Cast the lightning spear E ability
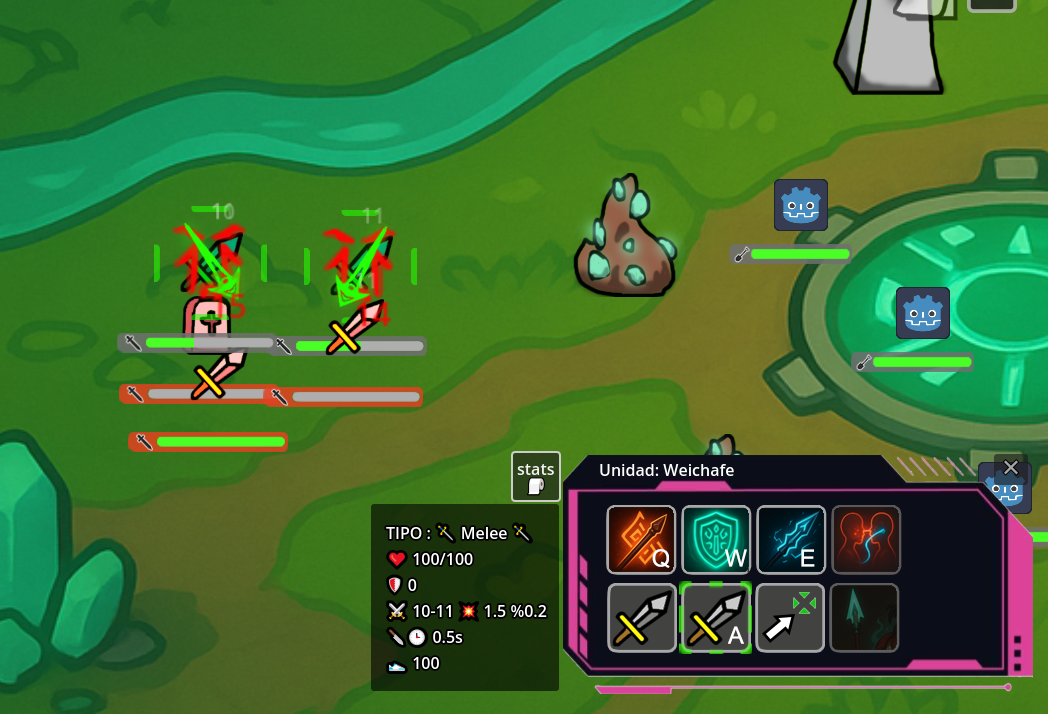 (x=791, y=540)
